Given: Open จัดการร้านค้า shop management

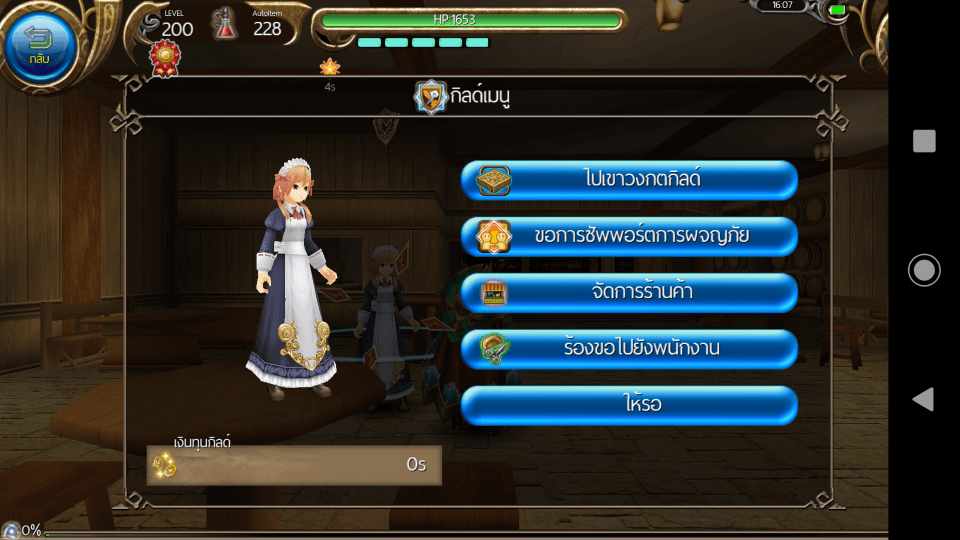Looking at the screenshot, I should coord(629,293).
